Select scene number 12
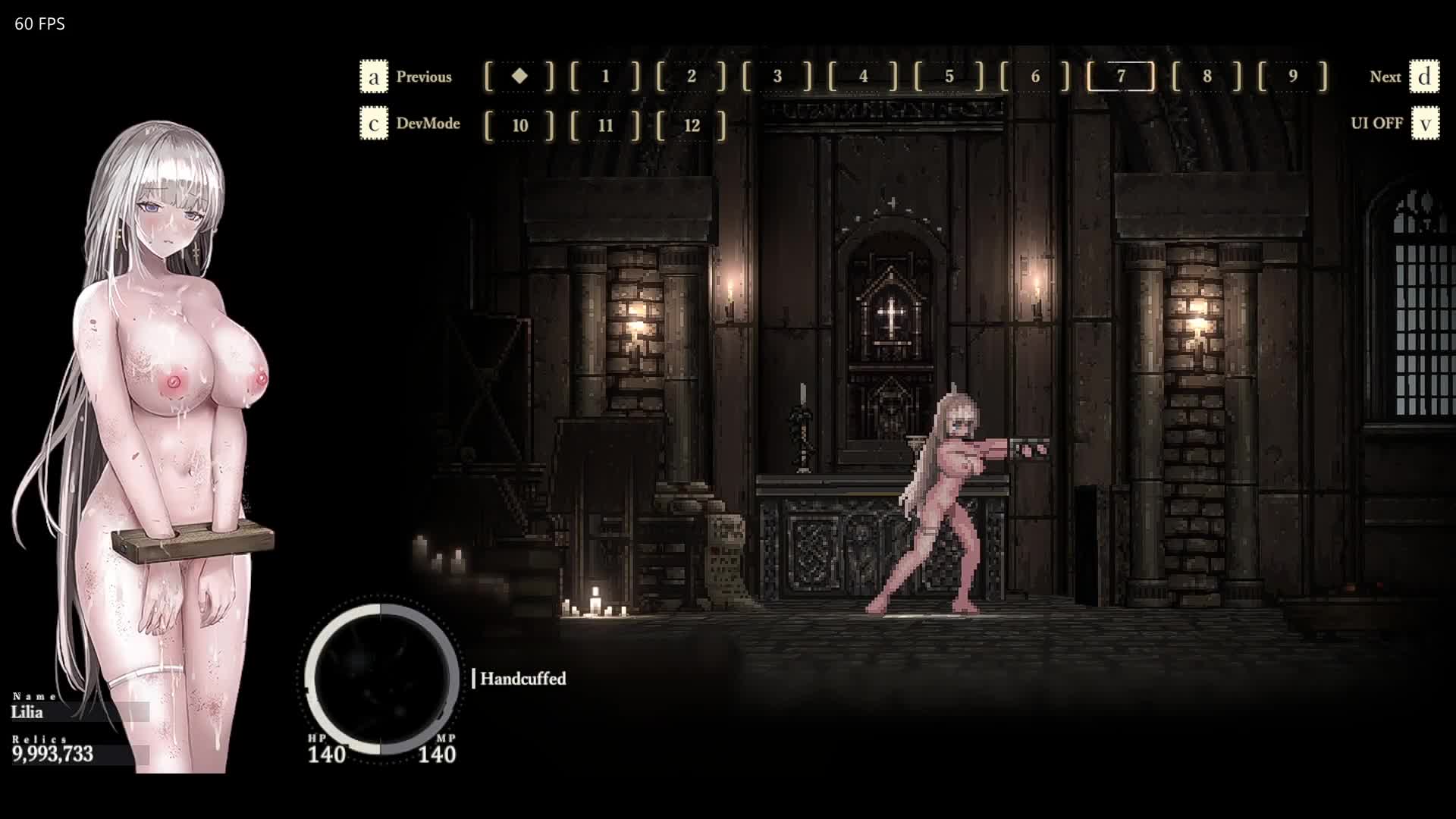The width and height of the screenshot is (1456, 819). point(691,125)
